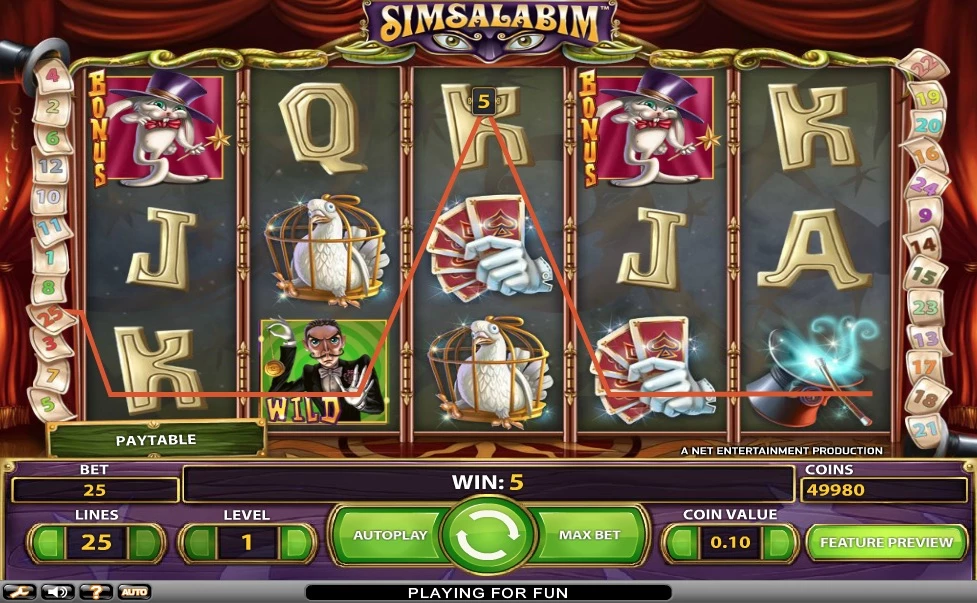Start Autoplay mode
Screen dimensions: 977x603
tap(389, 536)
